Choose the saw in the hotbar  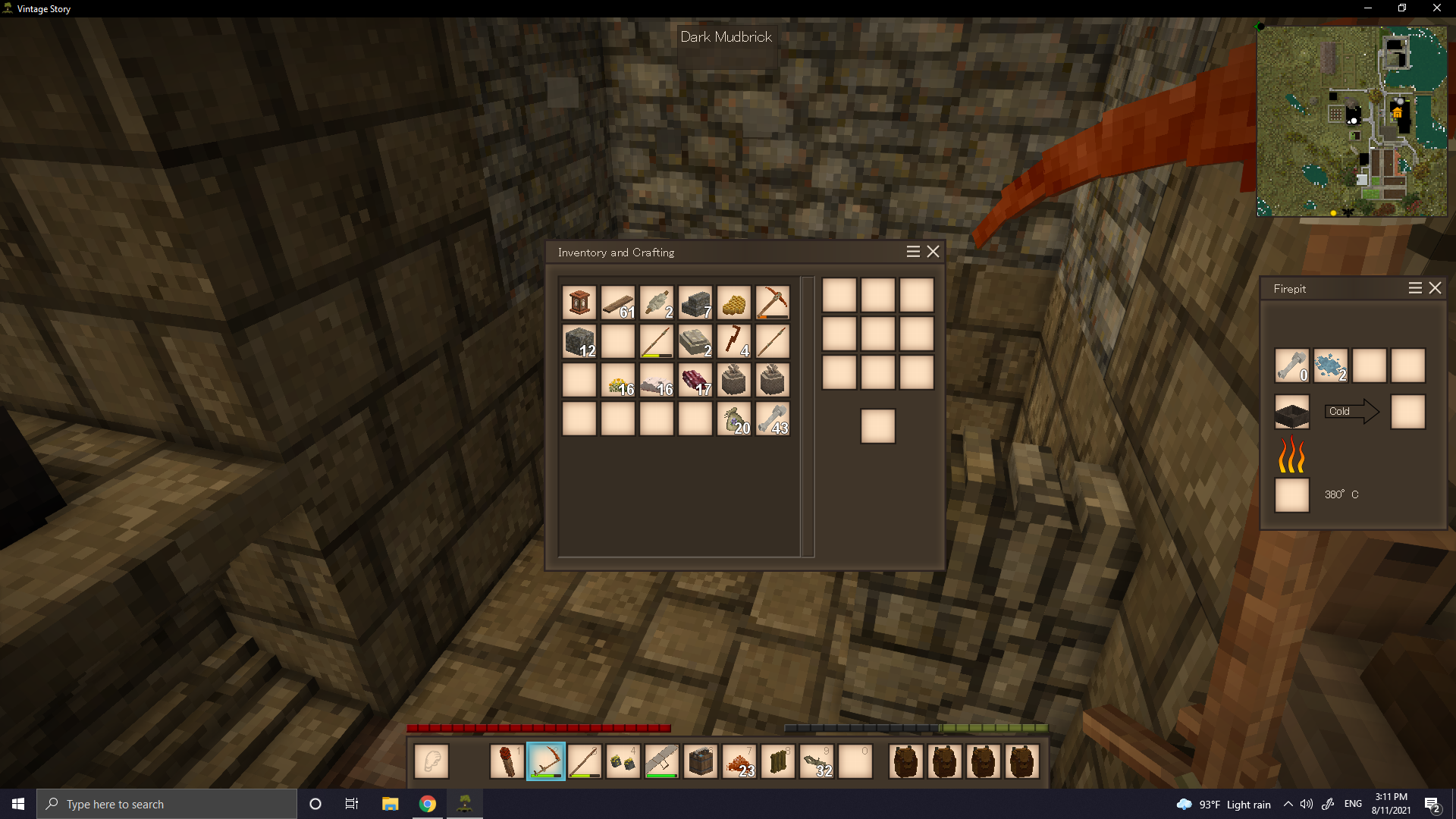point(661,761)
